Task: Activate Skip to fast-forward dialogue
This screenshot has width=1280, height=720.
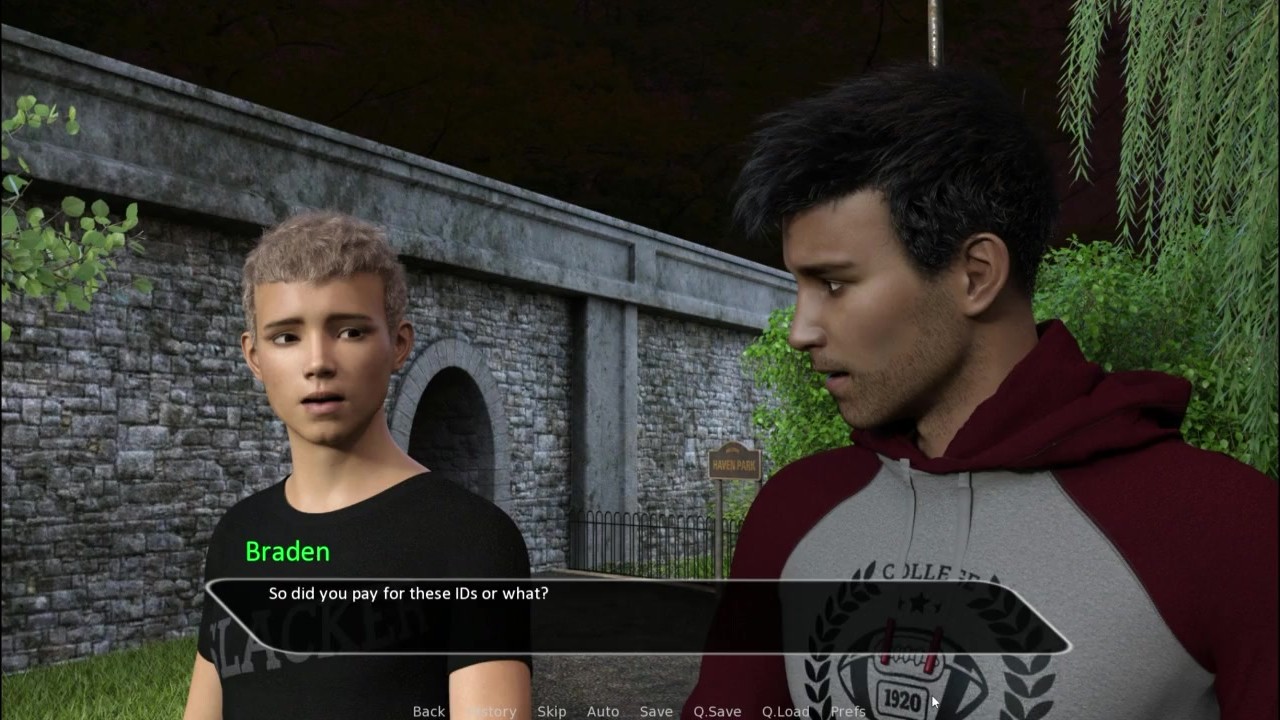Action: pos(551,711)
